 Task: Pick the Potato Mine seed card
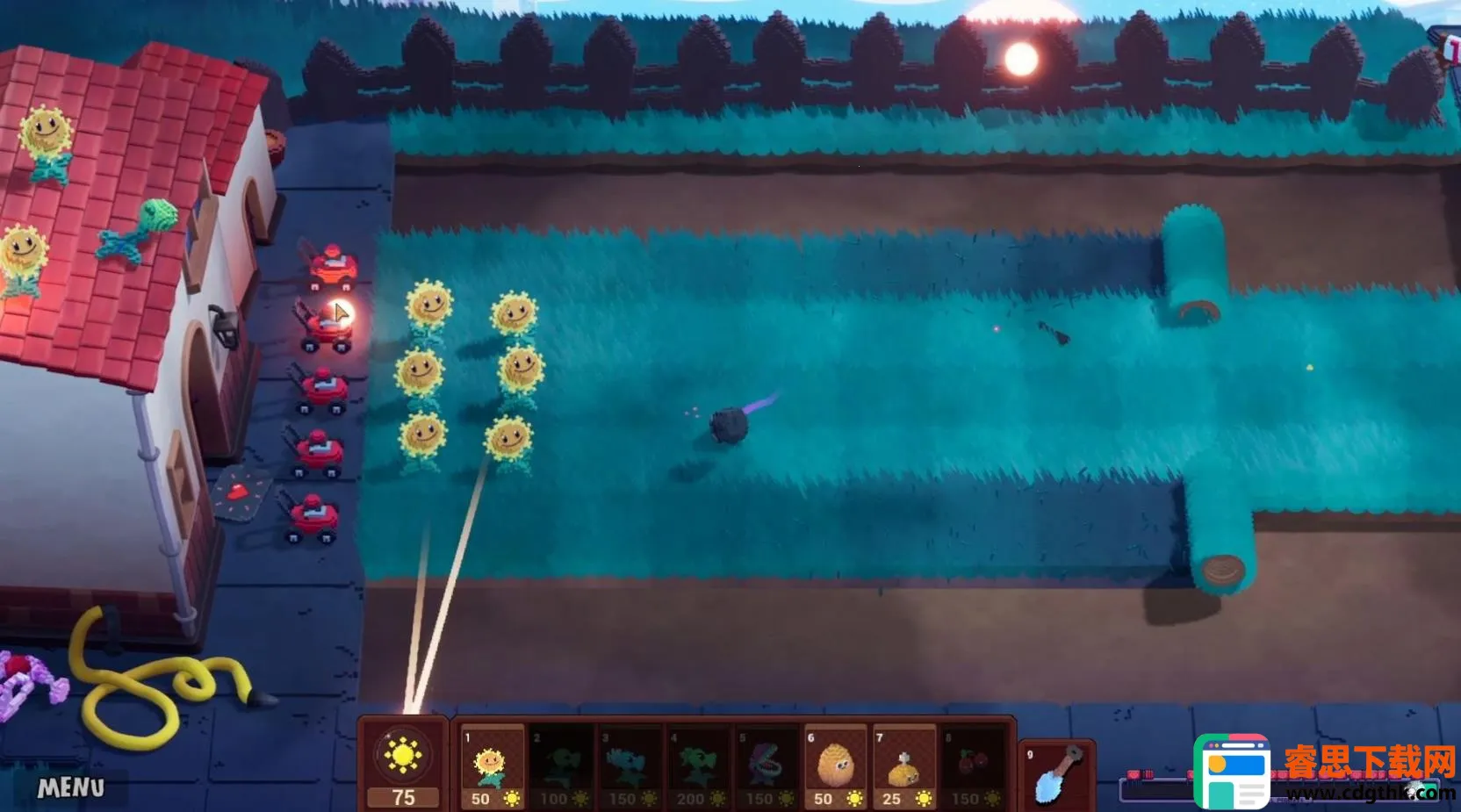[x=903, y=766]
